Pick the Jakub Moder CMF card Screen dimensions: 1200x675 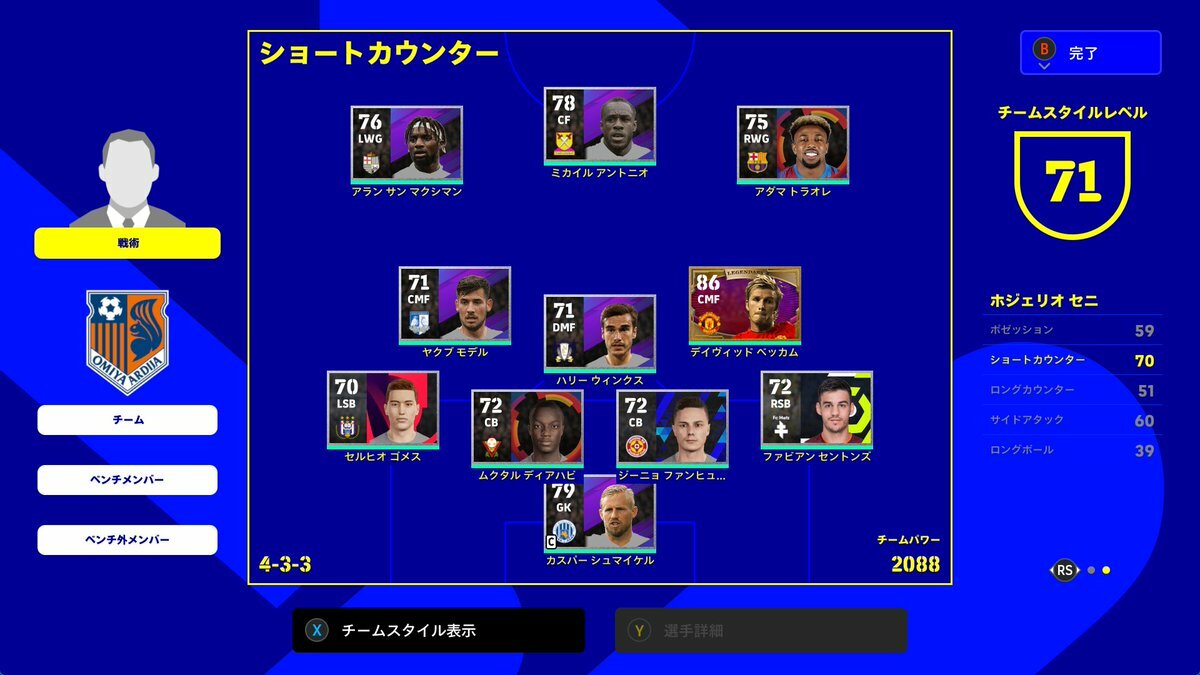tap(454, 305)
